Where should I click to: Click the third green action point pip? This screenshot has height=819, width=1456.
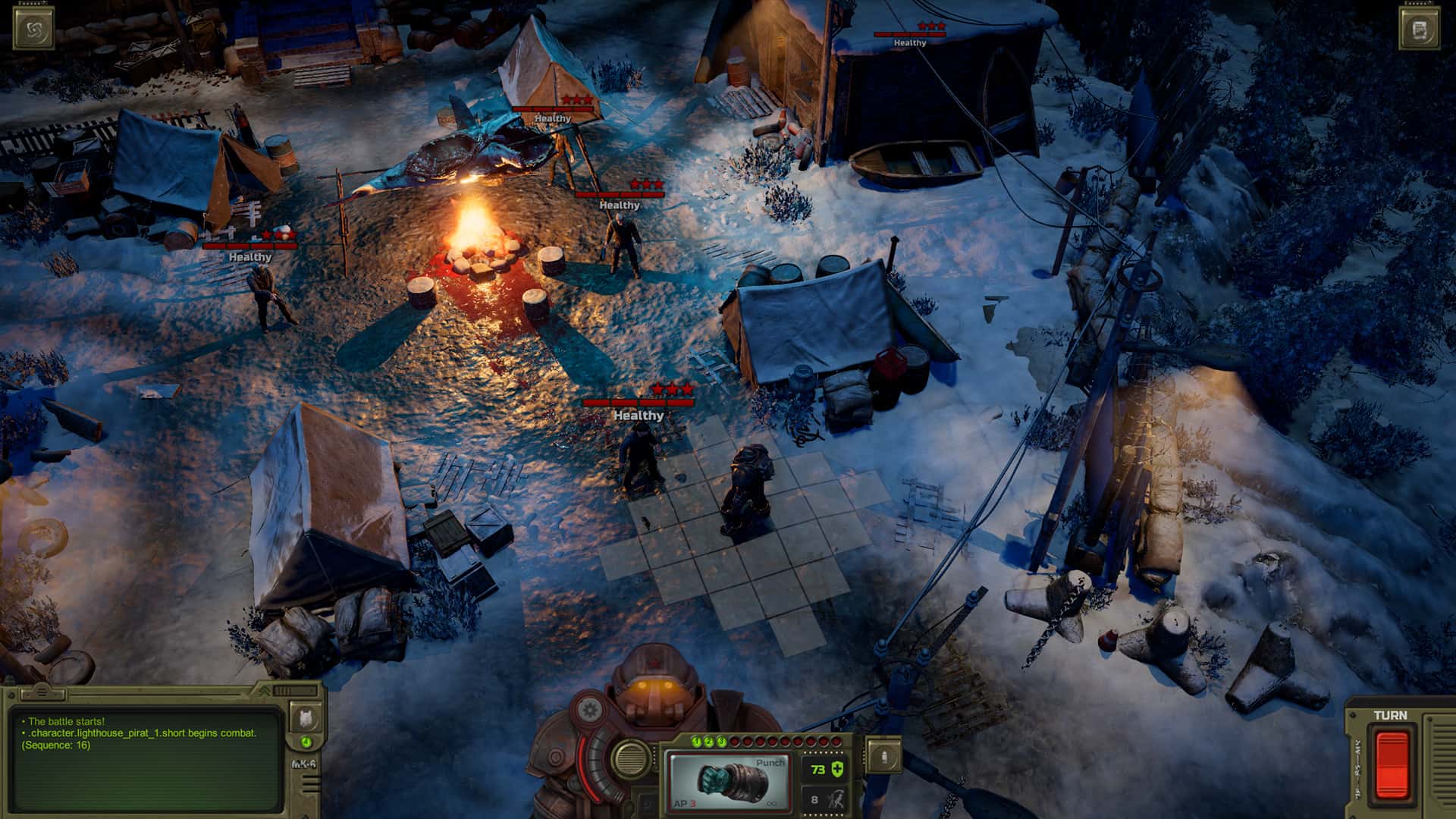click(x=720, y=741)
